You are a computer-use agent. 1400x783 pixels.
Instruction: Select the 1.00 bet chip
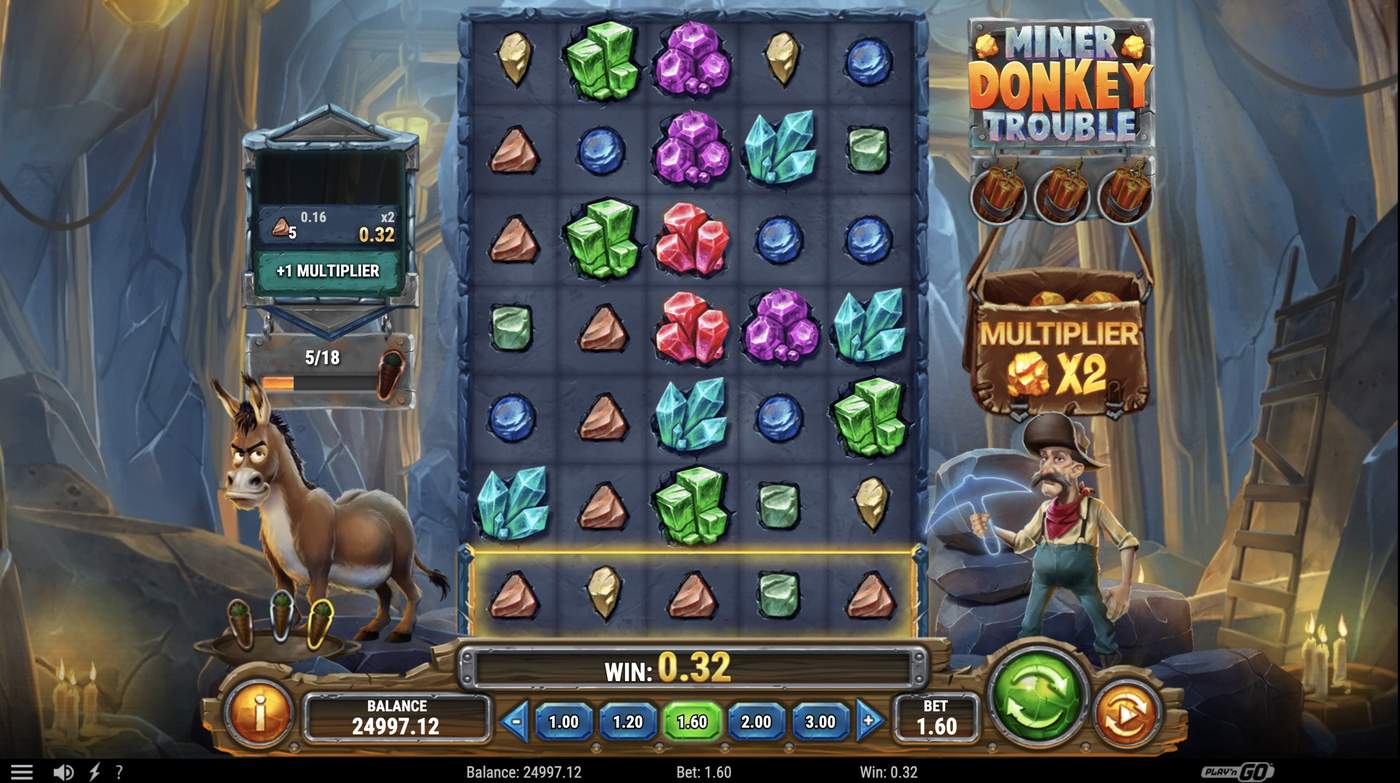(563, 721)
